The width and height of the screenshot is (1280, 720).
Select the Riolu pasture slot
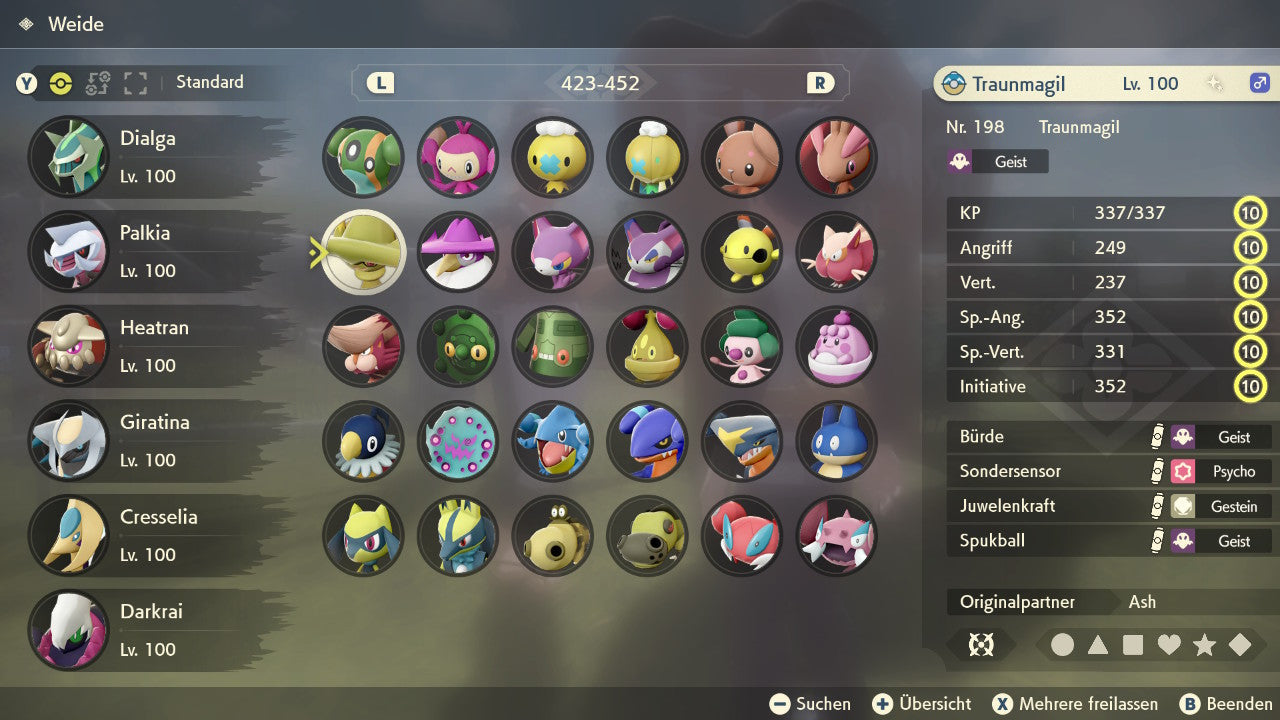pos(364,536)
